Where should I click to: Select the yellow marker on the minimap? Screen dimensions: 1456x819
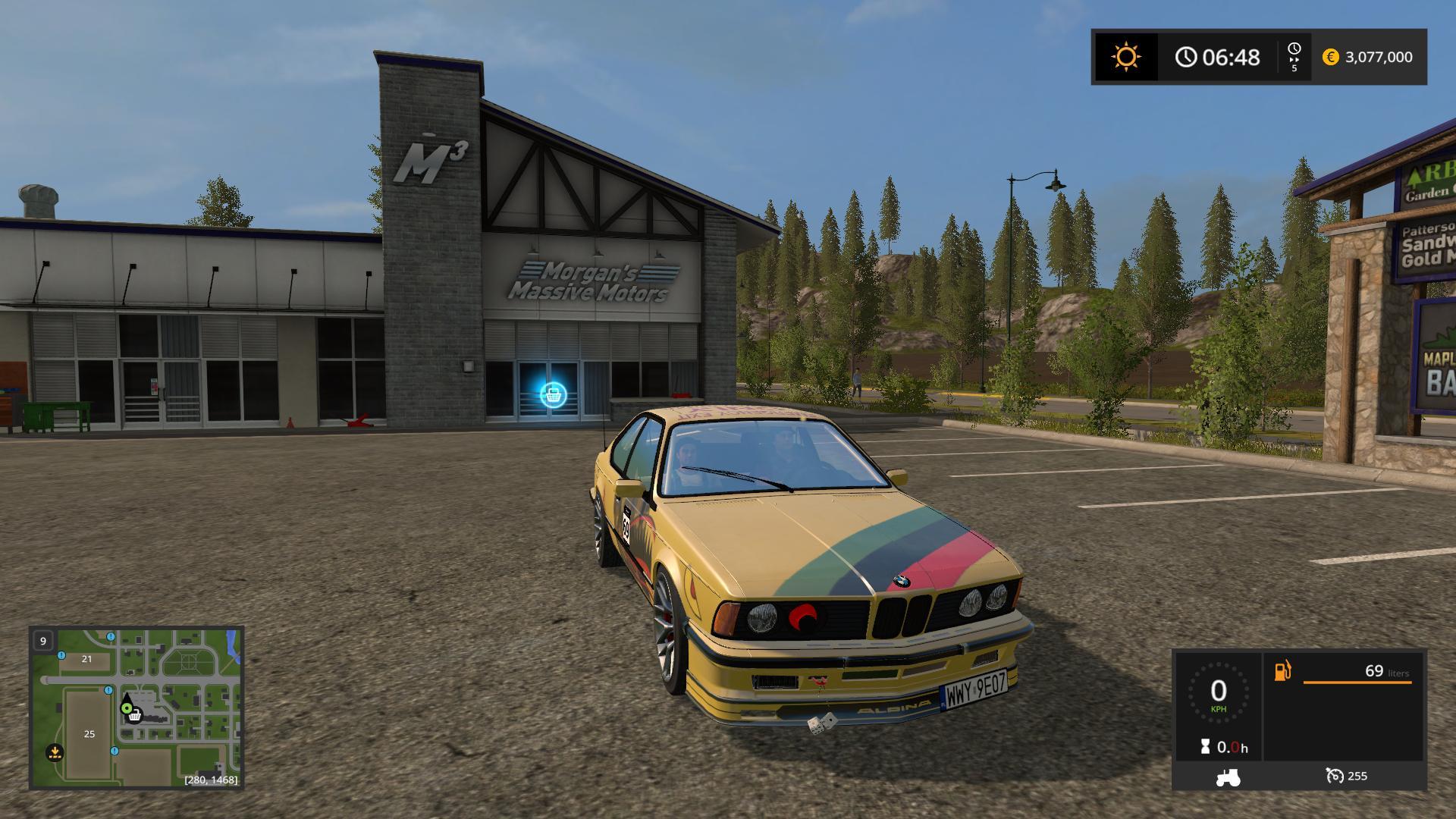54,752
